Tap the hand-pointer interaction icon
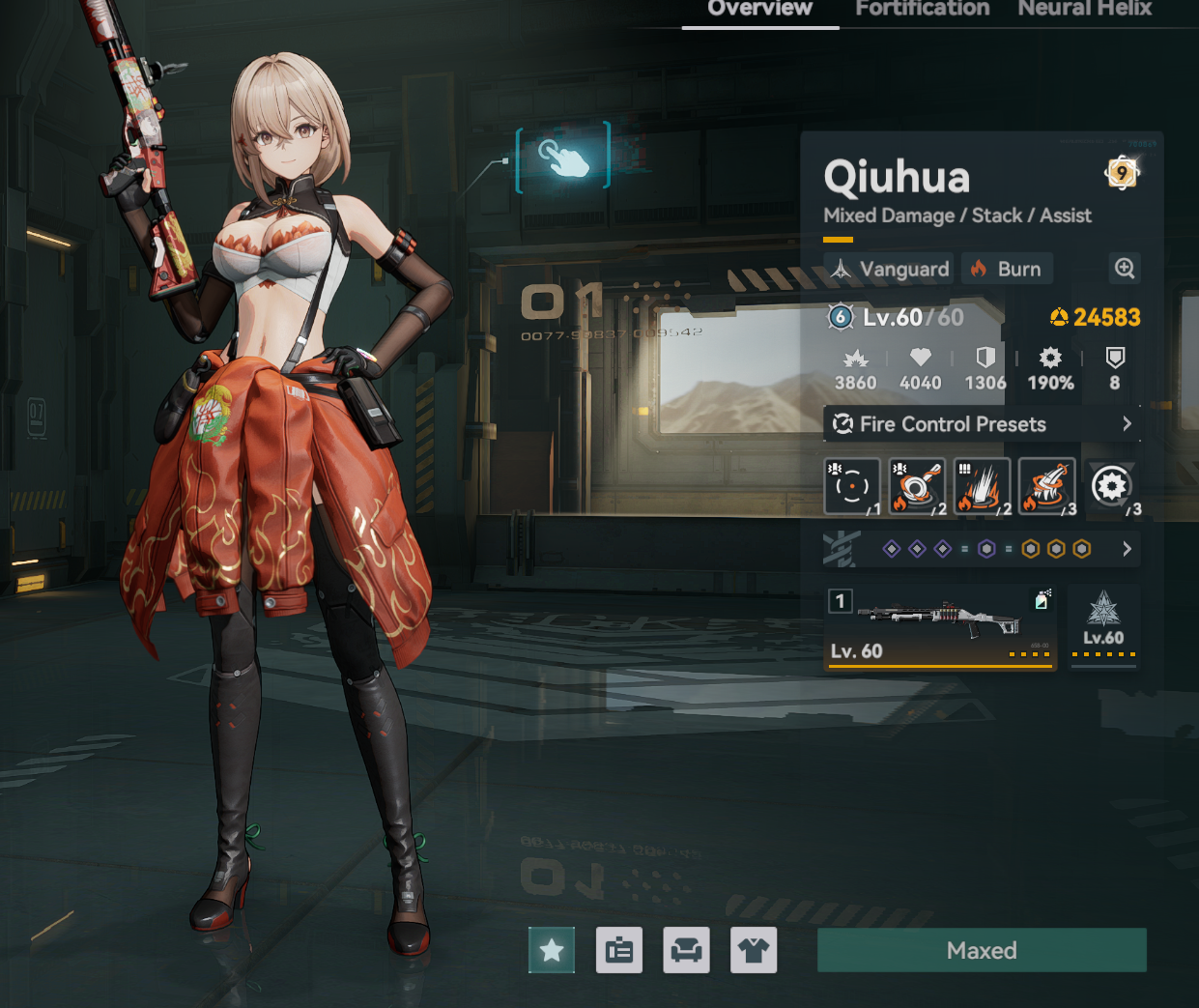Screen dimensions: 1199x1008 coord(564,156)
